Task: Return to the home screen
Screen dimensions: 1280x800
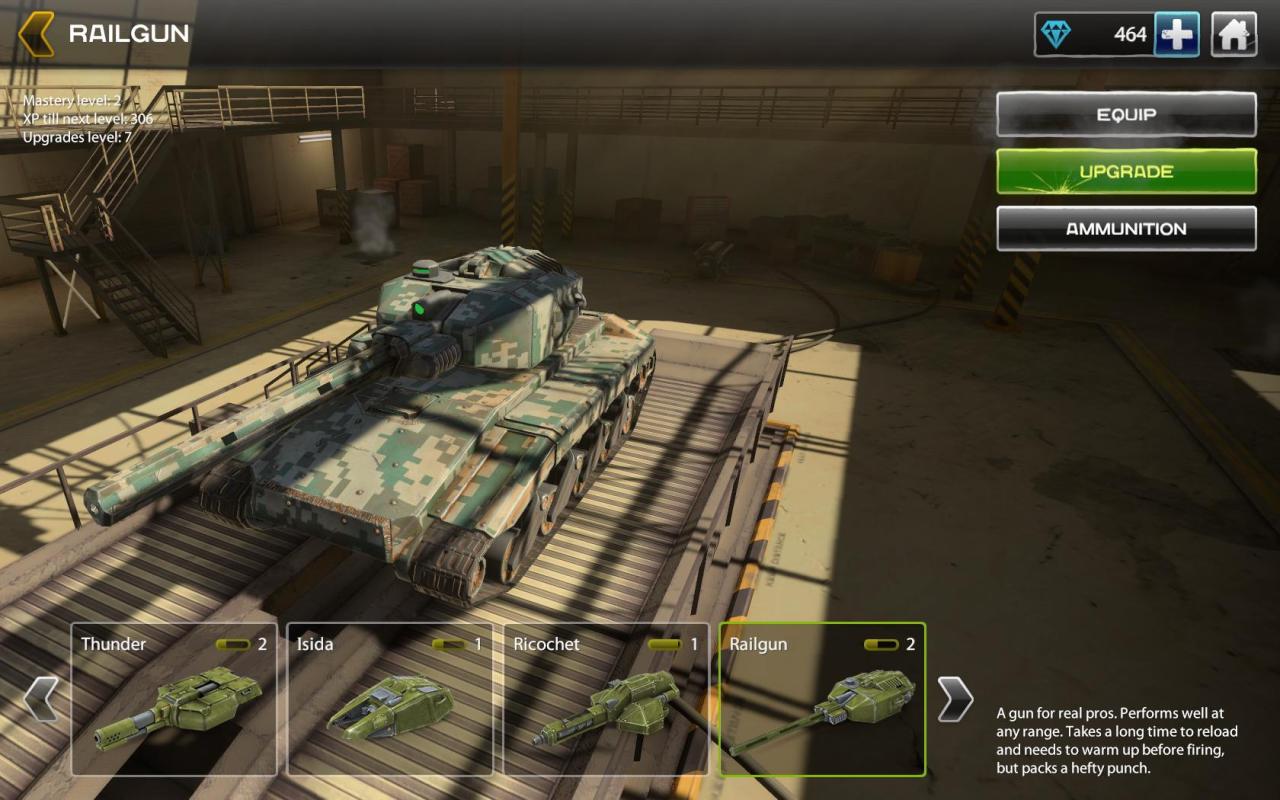Action: (x=1234, y=35)
